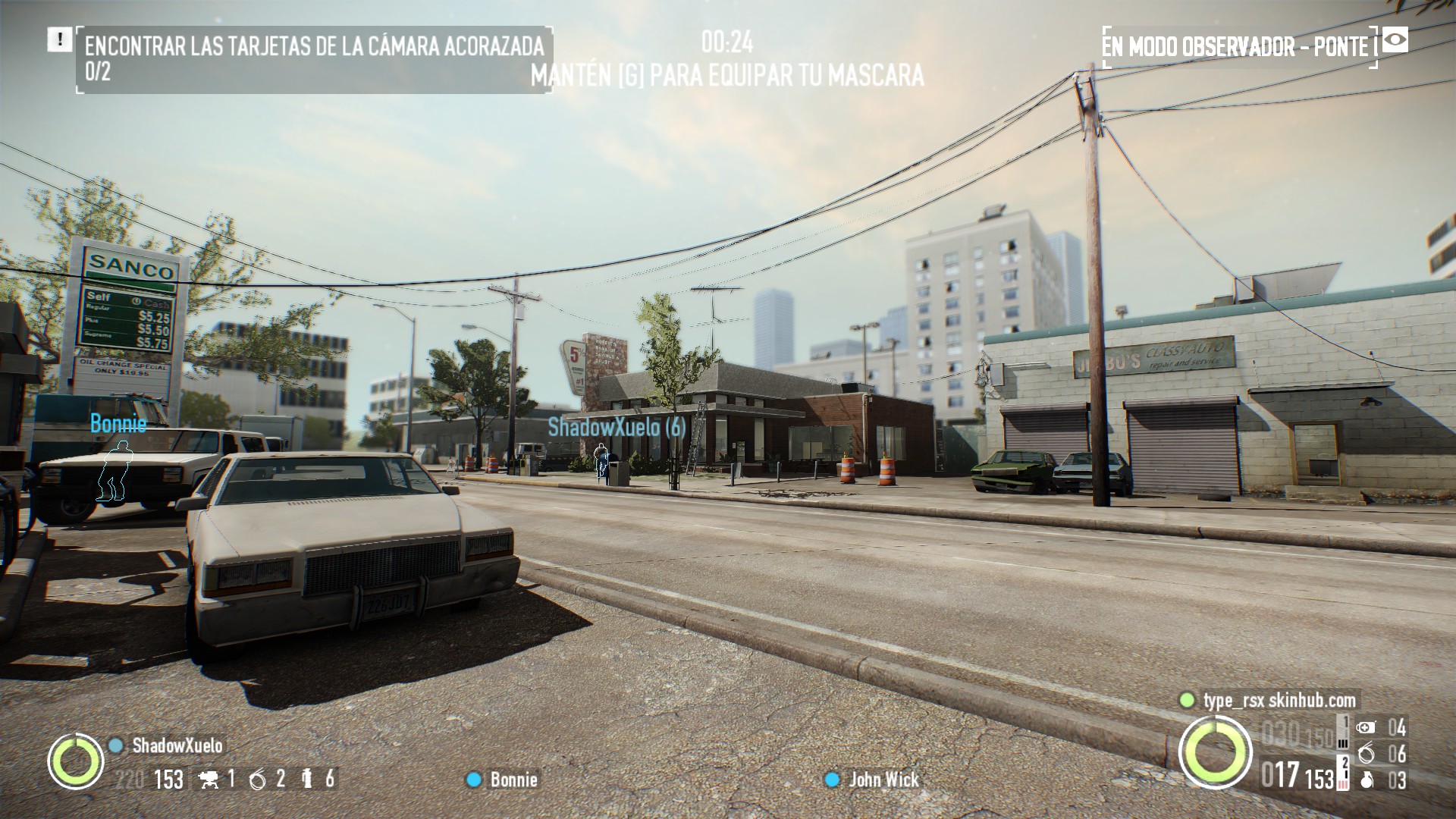Open the vault keycards objective tracker
1456x819 pixels.
[314, 59]
